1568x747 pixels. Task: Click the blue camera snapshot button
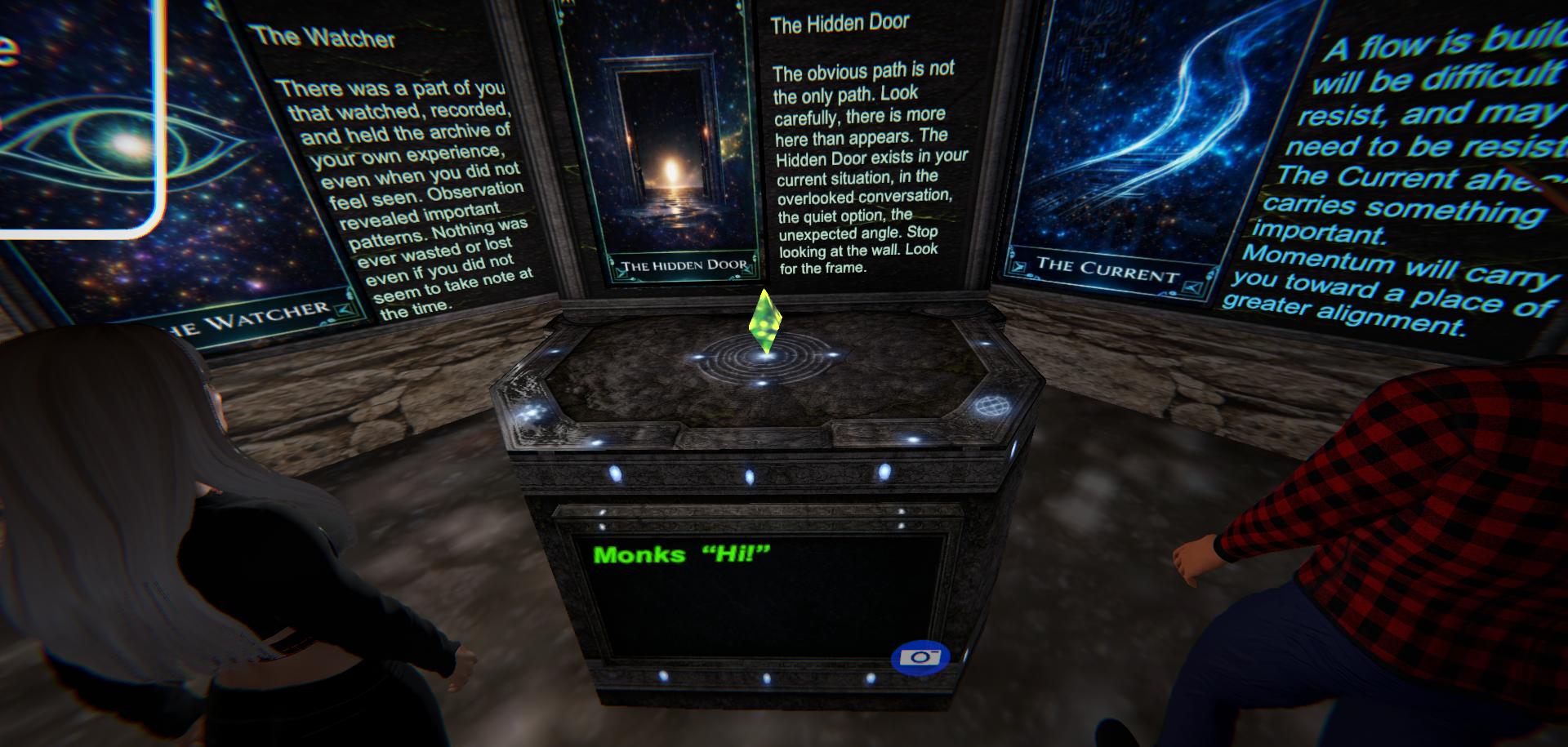click(x=920, y=658)
